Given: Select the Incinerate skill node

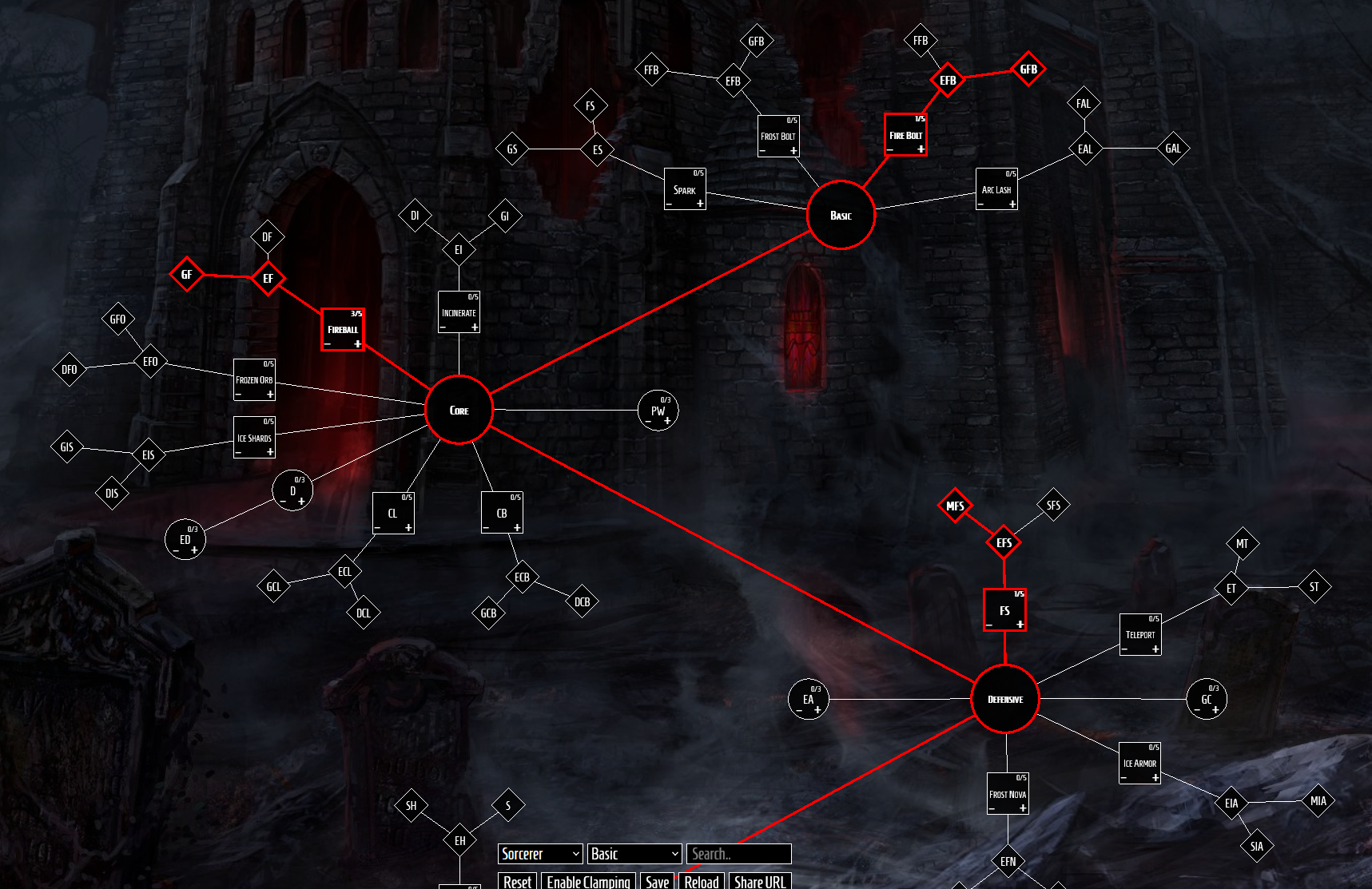Looking at the screenshot, I should coord(459,311).
